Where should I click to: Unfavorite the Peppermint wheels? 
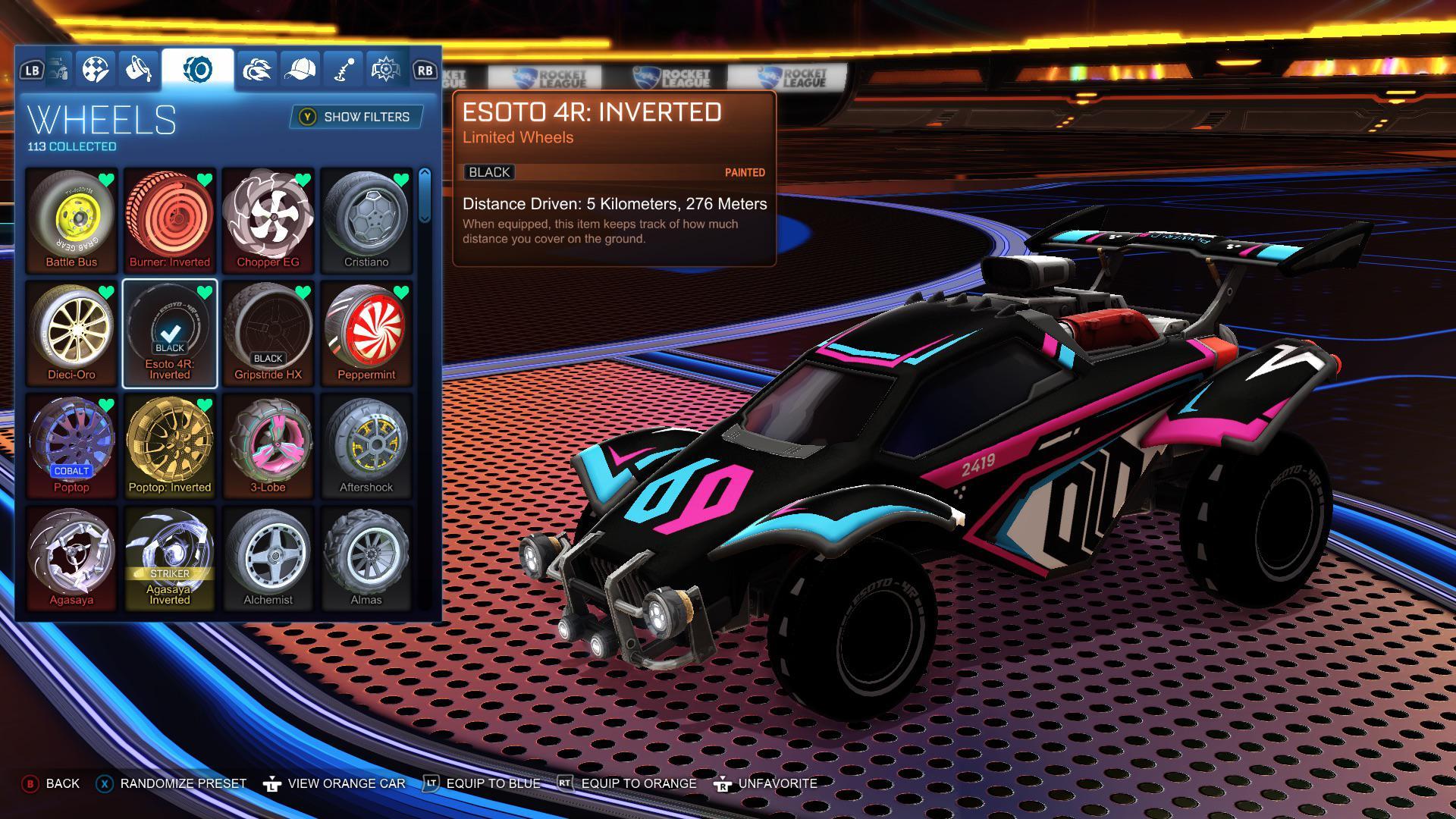pyautogui.click(x=402, y=293)
